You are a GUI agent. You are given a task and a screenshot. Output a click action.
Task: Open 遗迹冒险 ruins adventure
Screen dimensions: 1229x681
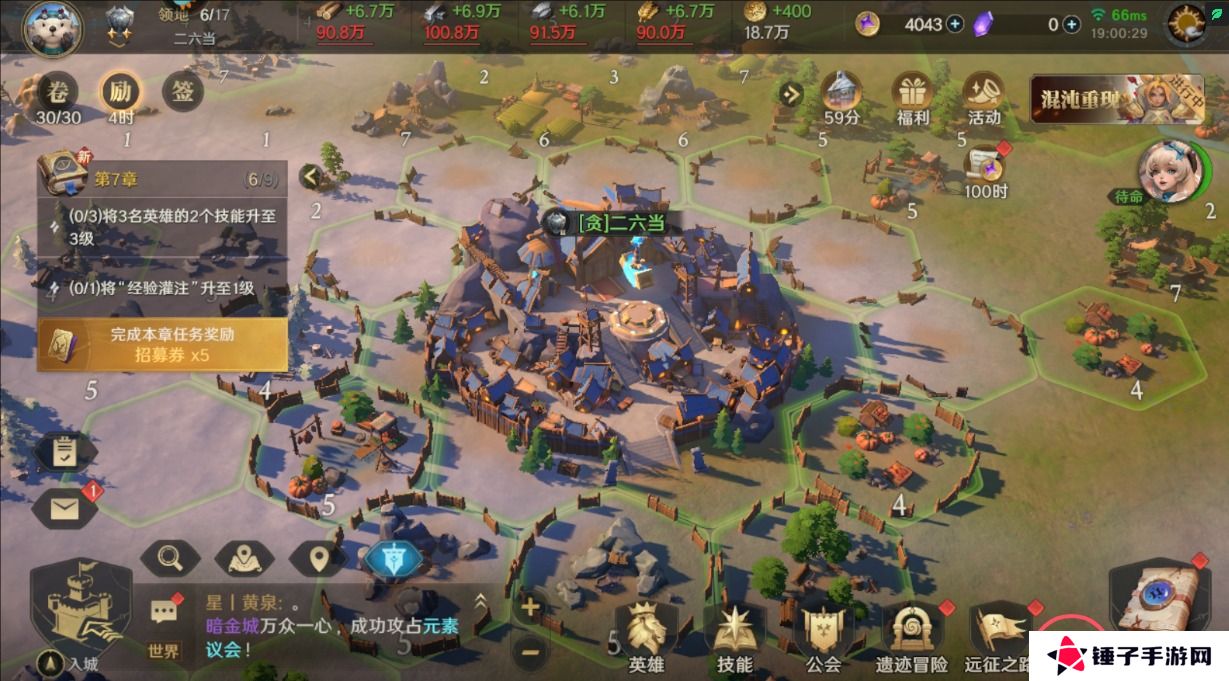[x=911, y=636]
